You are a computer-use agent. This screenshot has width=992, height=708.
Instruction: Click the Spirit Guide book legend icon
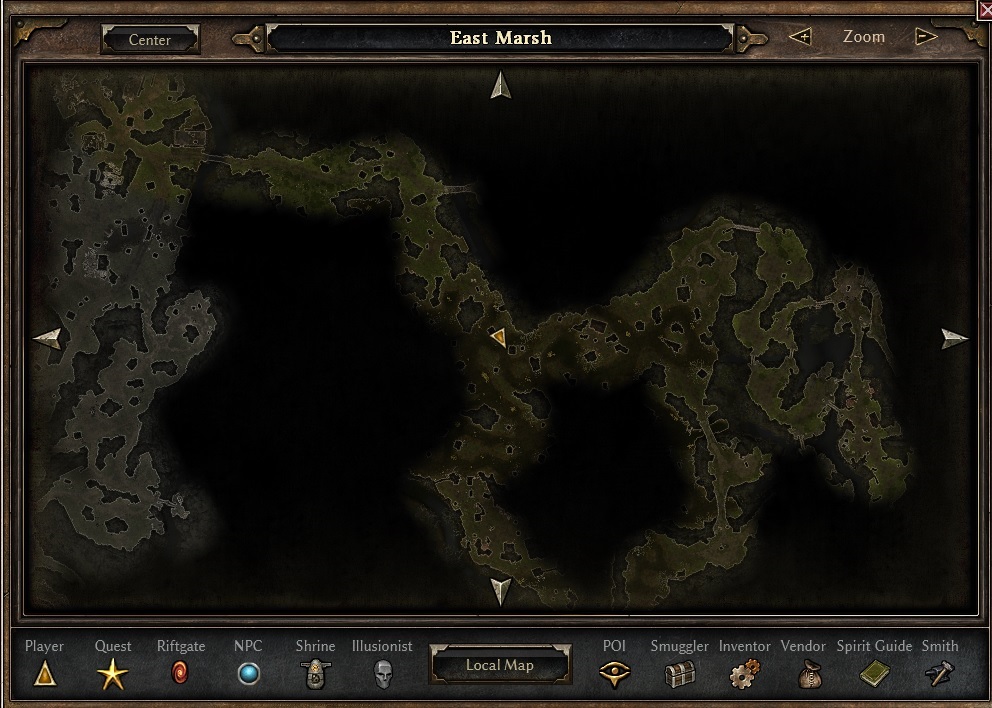(x=875, y=674)
